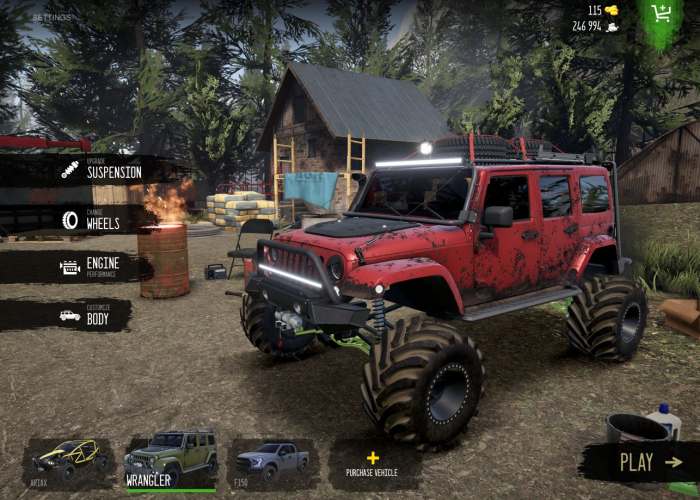Pick the F150 truck thumbnail

coord(273,461)
